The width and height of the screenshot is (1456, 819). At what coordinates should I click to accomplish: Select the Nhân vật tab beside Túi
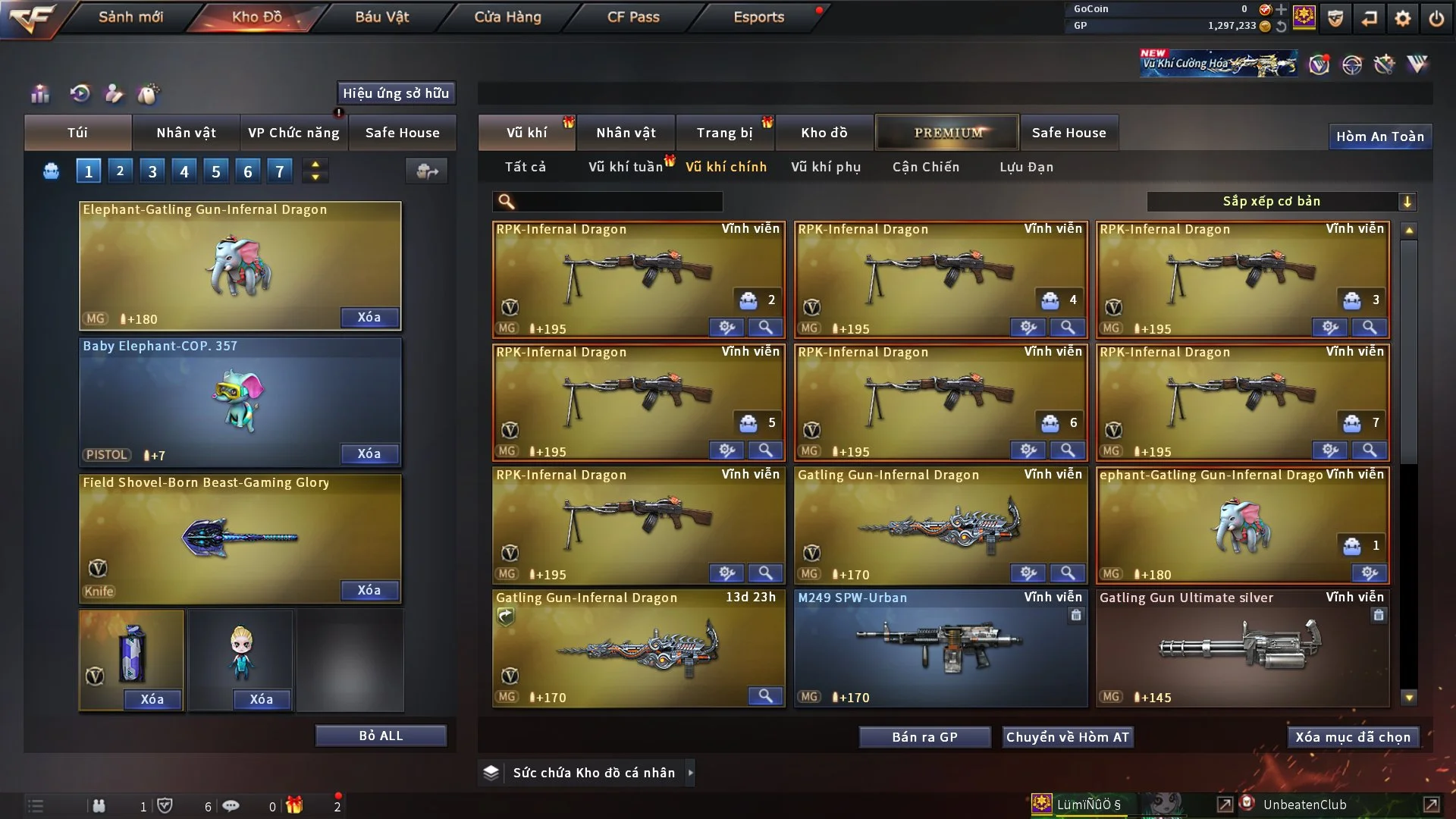(x=186, y=133)
